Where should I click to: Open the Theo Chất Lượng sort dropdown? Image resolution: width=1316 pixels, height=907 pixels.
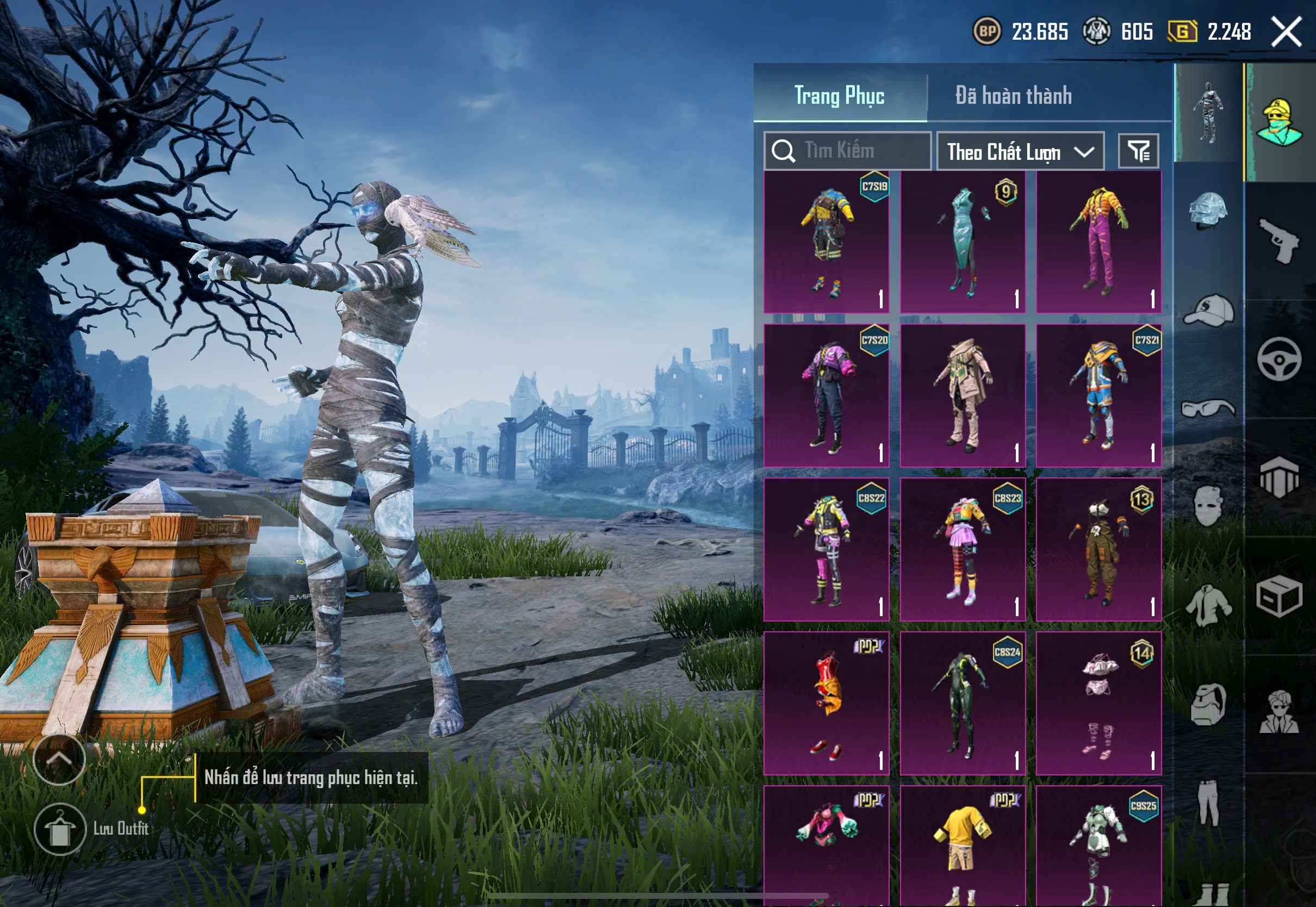tap(1020, 152)
